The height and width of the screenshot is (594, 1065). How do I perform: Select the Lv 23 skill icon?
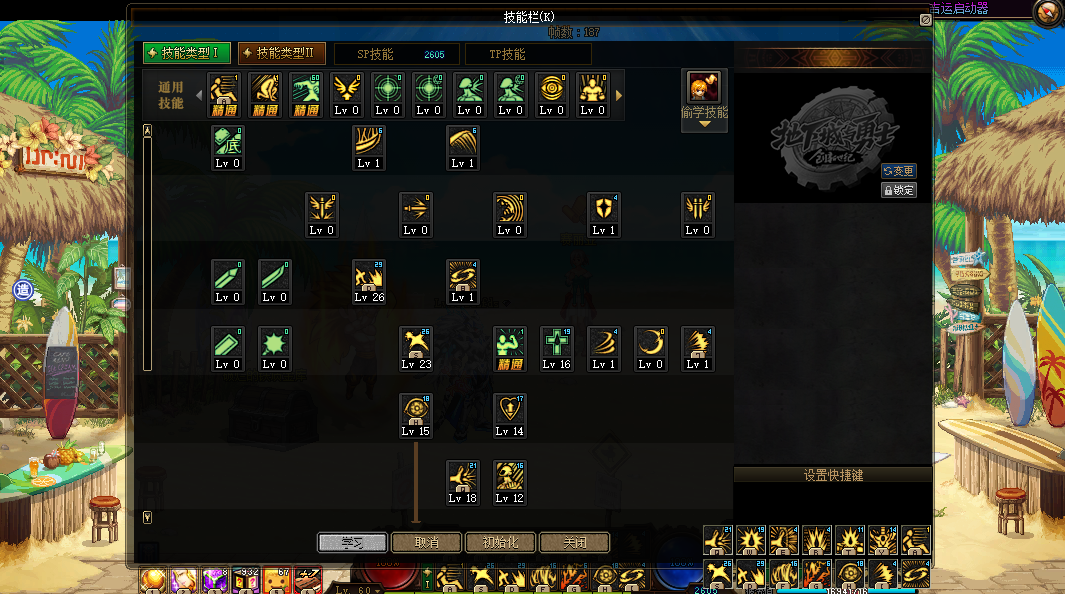point(416,343)
